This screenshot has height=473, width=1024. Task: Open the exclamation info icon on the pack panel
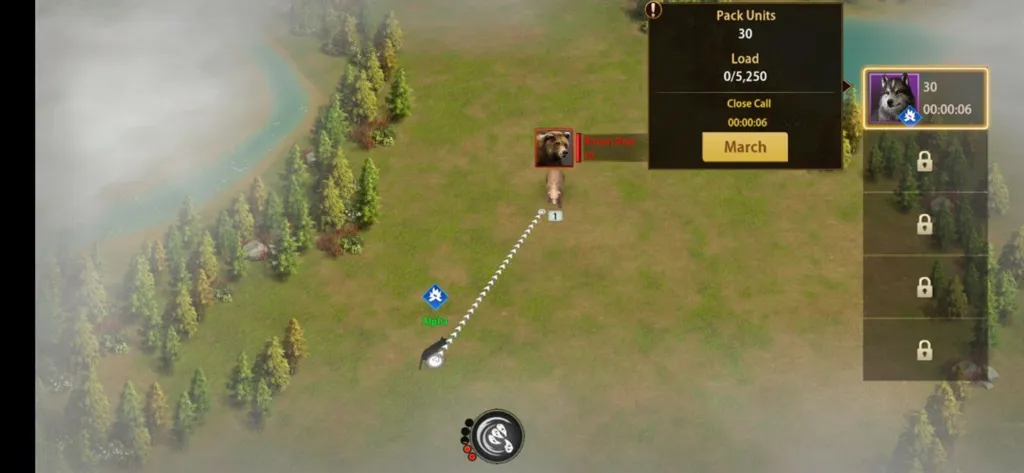point(653,10)
